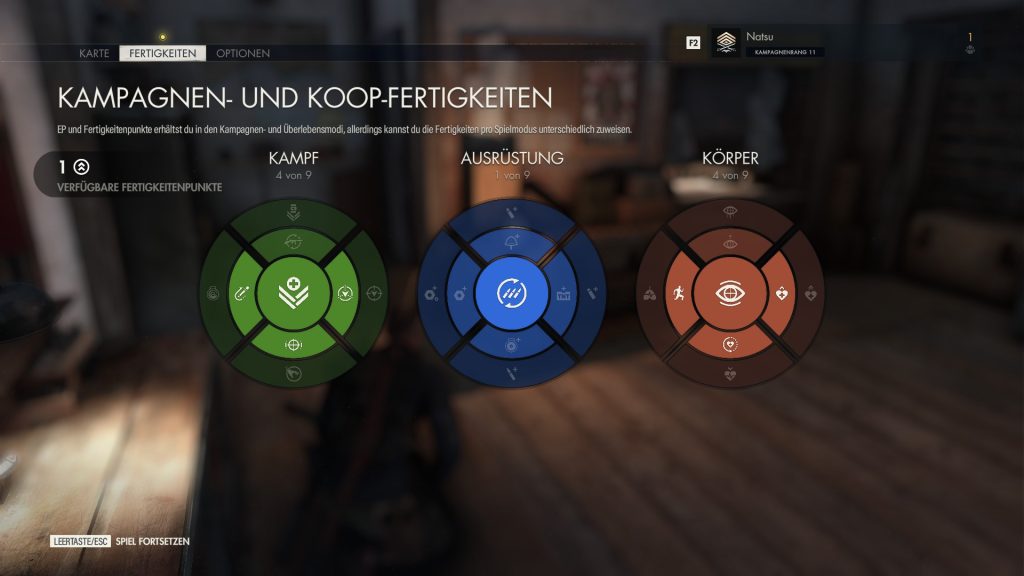Screen dimensions: 1024x576
Task: Select the orange center eye skill
Action: [x=729, y=293]
